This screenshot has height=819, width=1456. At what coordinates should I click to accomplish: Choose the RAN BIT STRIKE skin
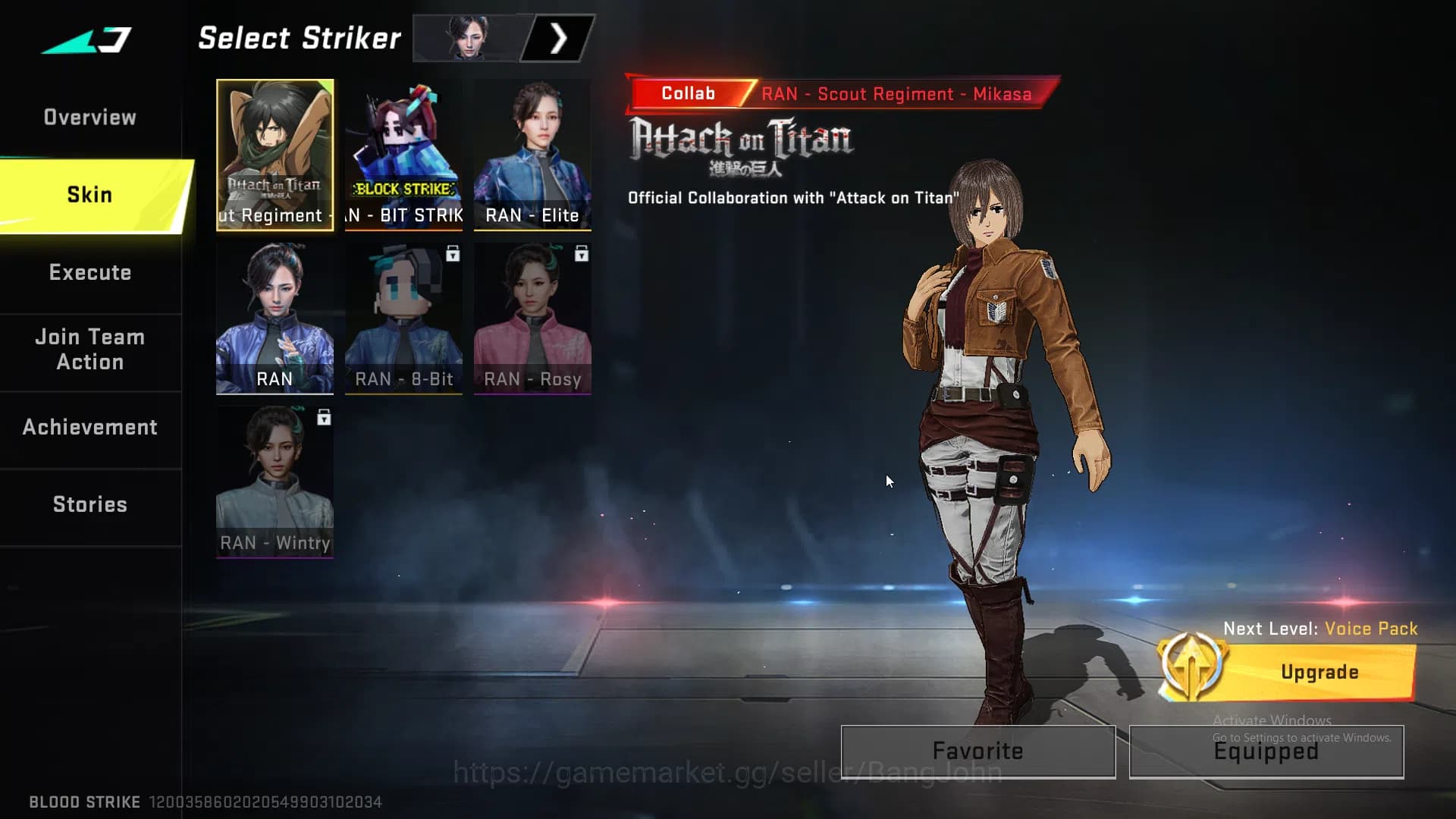click(403, 155)
